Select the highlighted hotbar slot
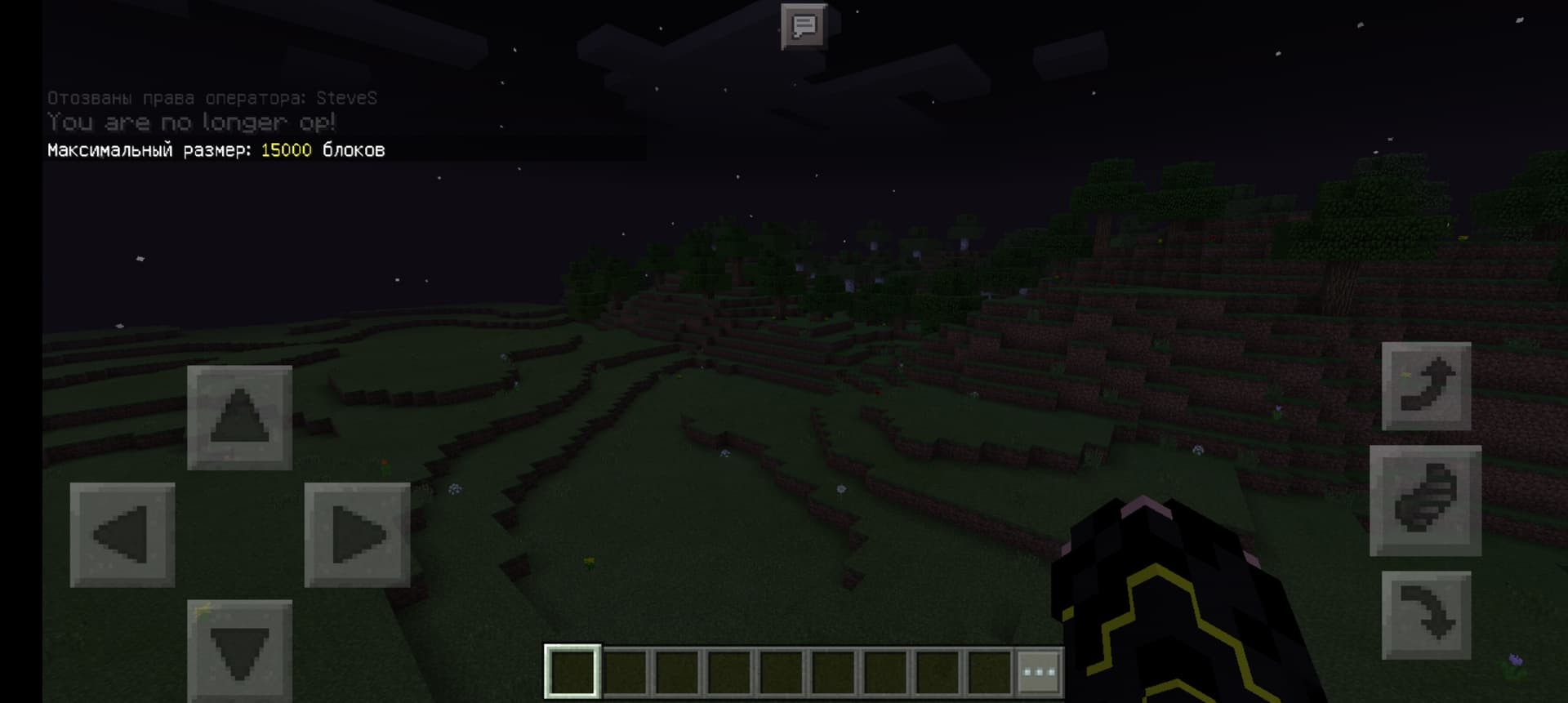The width and height of the screenshot is (1568, 703). (x=572, y=673)
